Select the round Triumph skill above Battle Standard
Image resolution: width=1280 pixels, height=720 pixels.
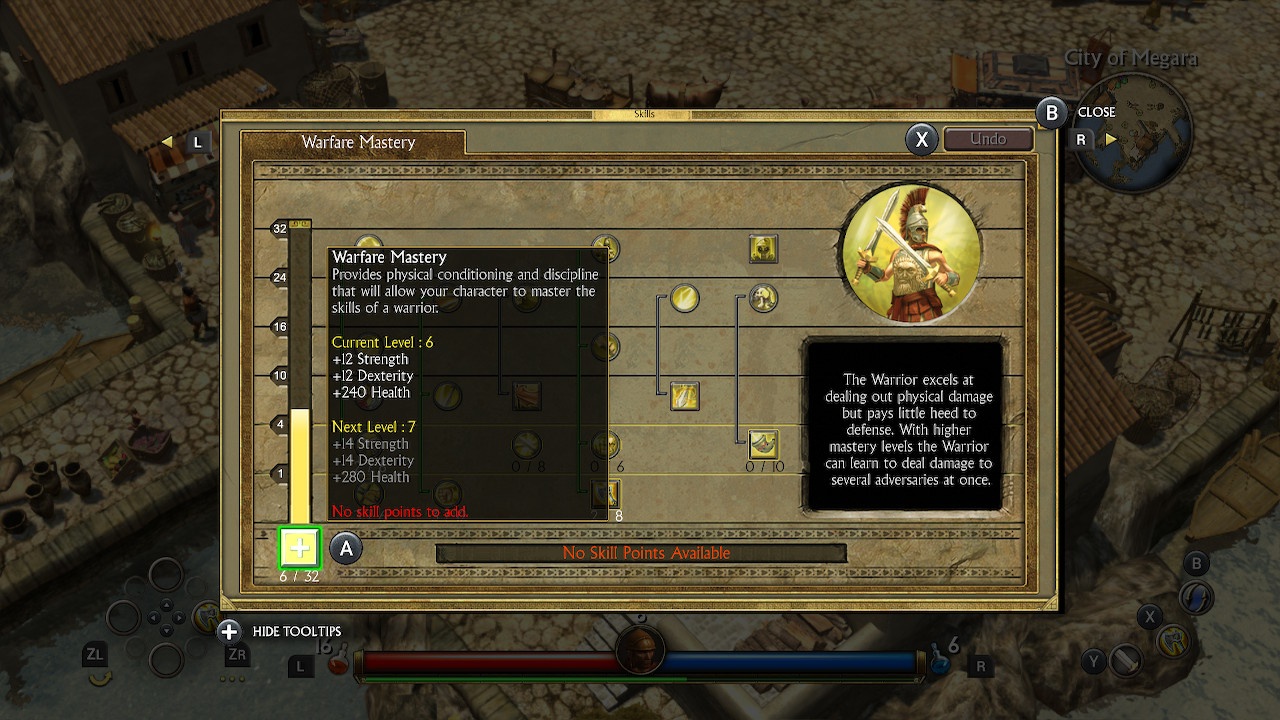coord(684,298)
